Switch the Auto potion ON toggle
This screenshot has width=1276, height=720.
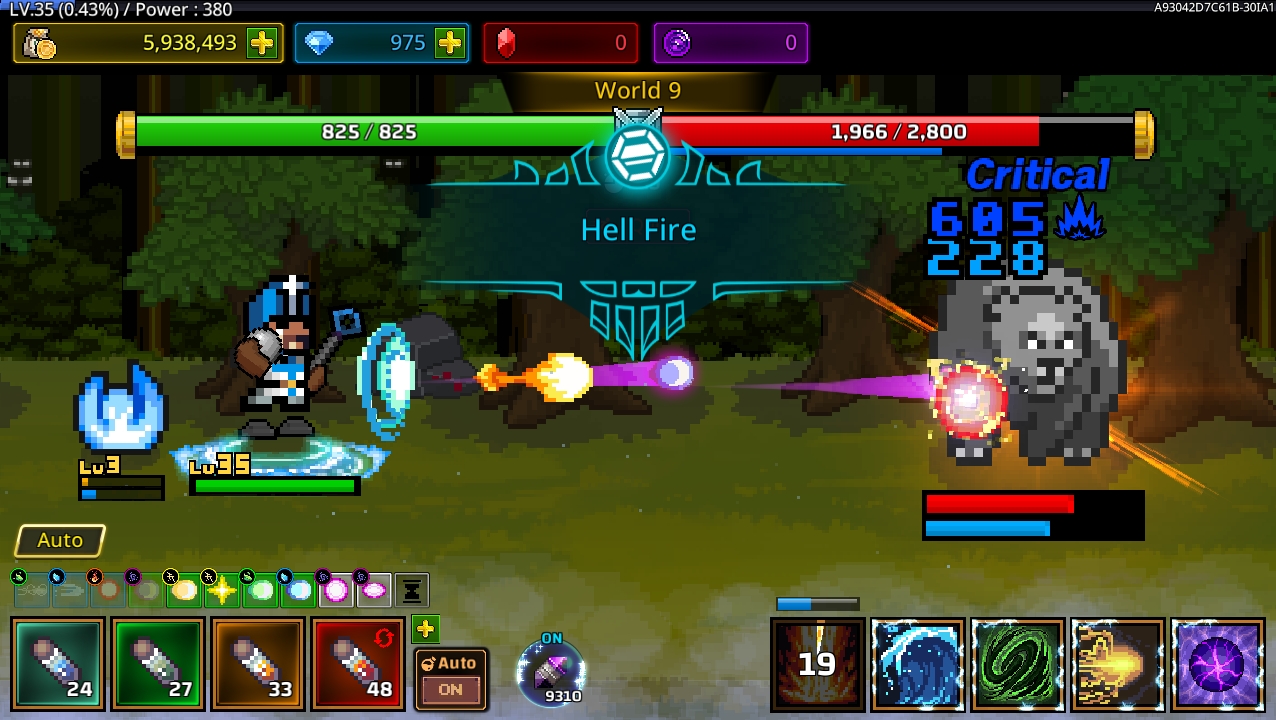pyautogui.click(x=451, y=679)
